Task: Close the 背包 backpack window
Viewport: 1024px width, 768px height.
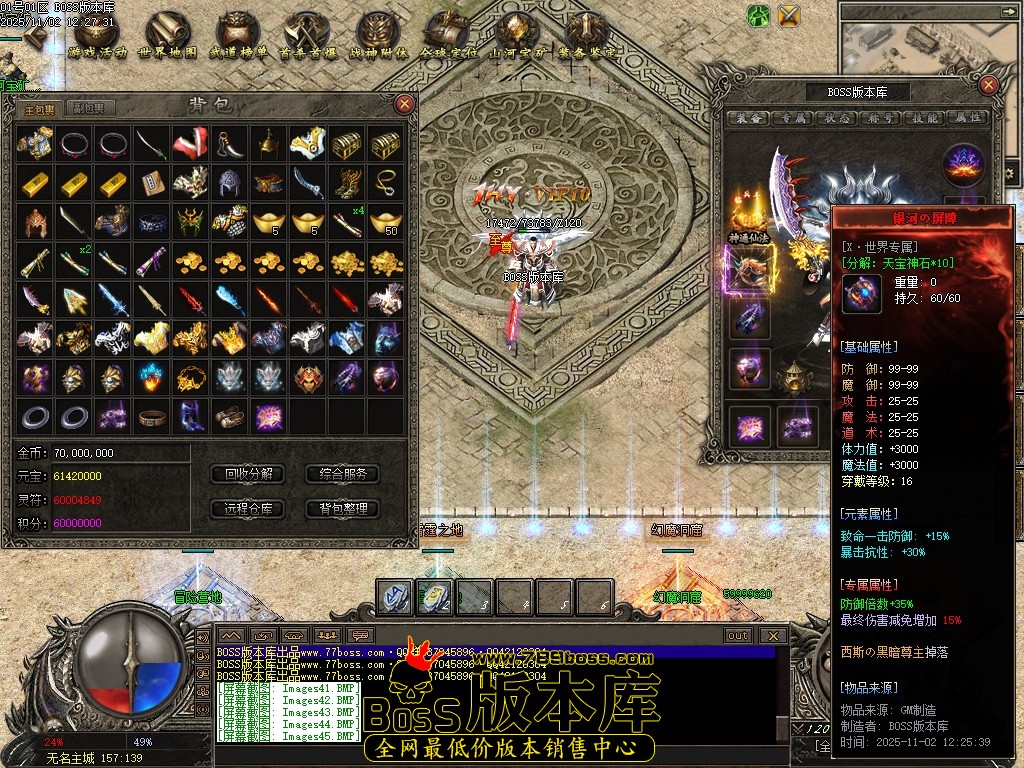Action: 404,103
